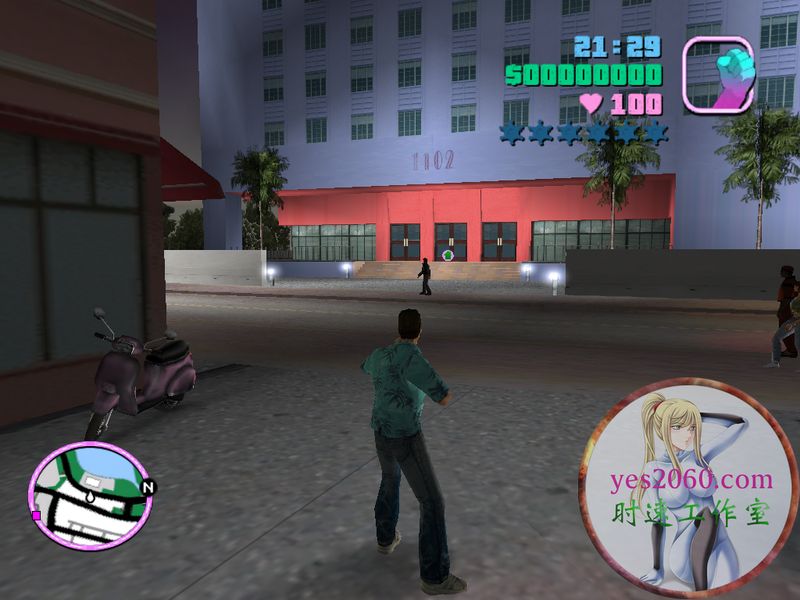Click the pink square blip on the radar
This screenshot has width=800, height=600.
37,515
